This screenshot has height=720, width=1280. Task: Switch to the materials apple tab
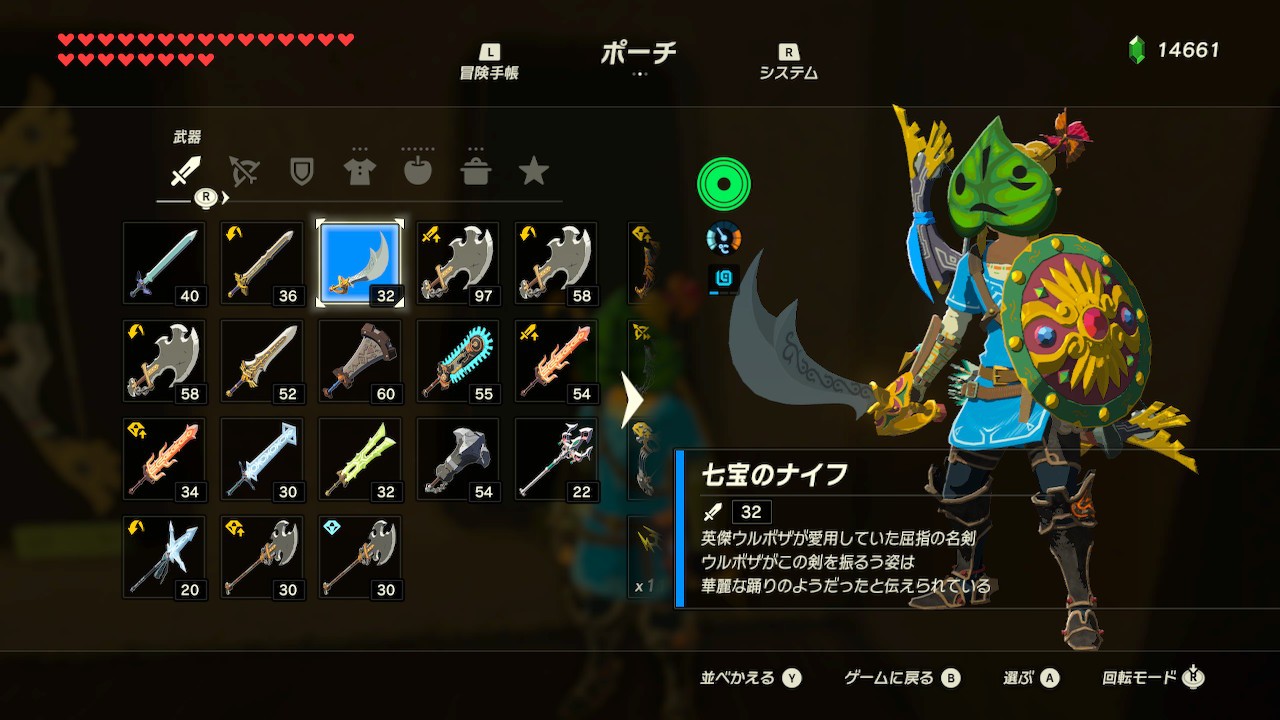pos(417,172)
